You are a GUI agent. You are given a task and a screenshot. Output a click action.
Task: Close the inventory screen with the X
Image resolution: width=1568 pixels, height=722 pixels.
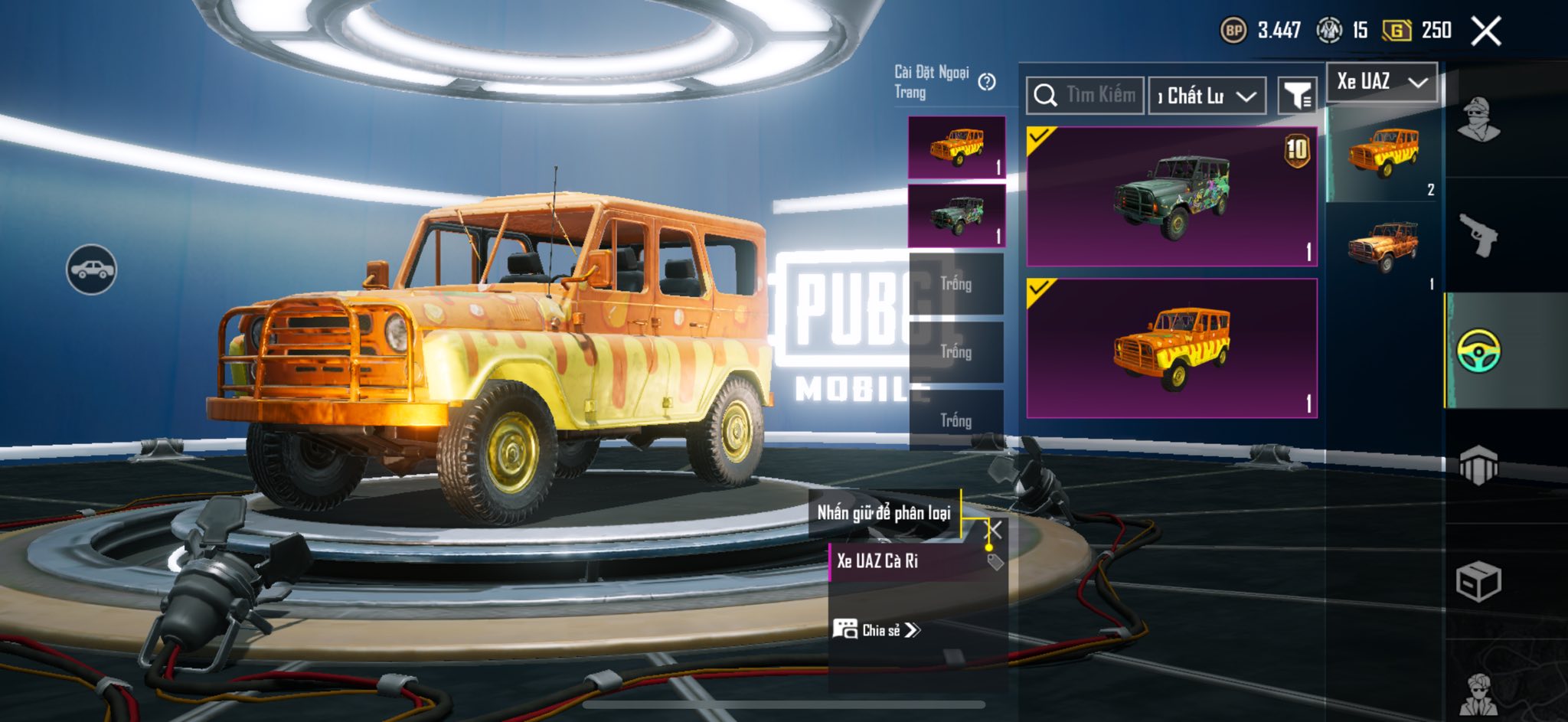tap(1486, 31)
